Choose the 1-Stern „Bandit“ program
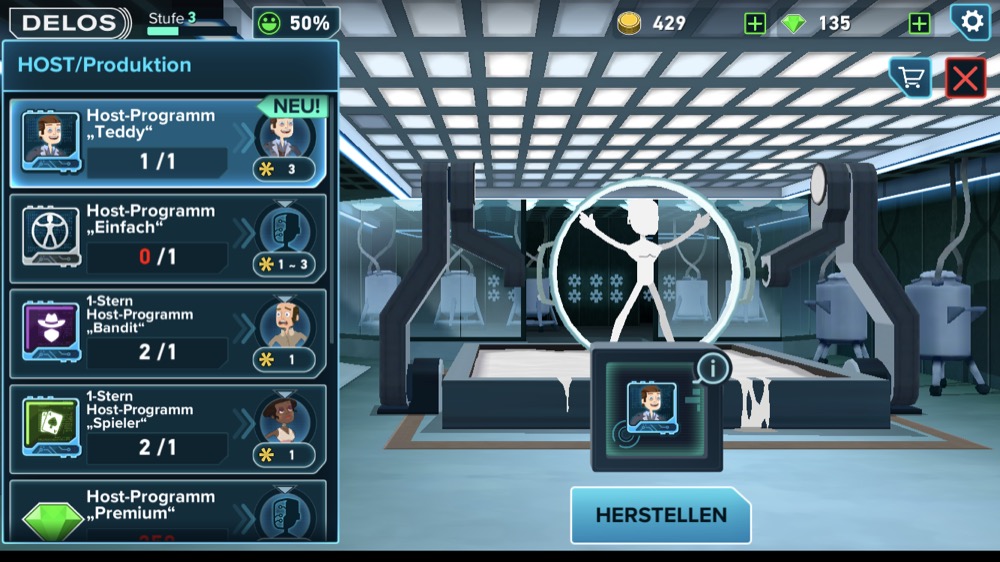Screen dimensions: 1000x562 168,333
